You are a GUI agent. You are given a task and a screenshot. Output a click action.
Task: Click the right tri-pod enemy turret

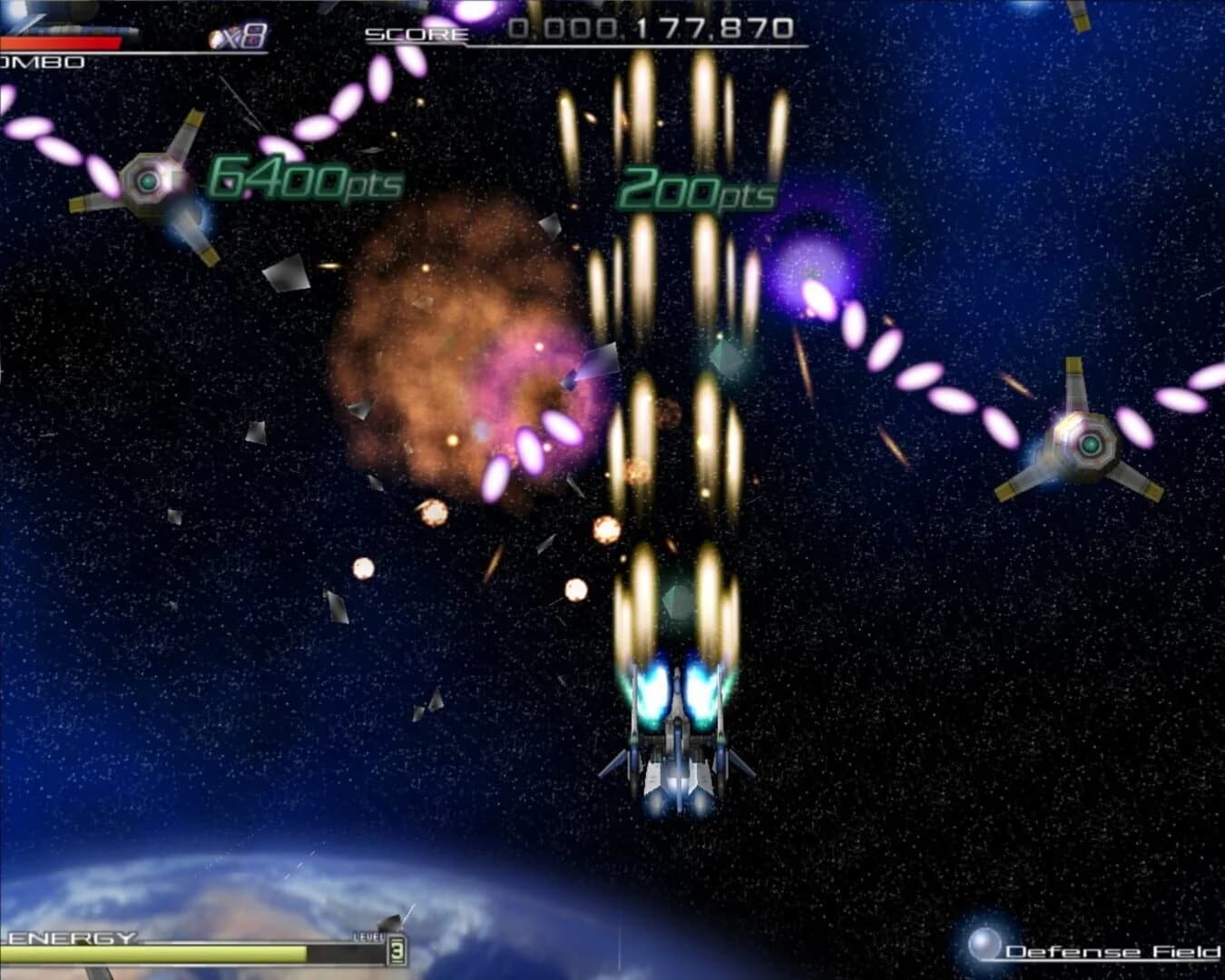[1085, 445]
